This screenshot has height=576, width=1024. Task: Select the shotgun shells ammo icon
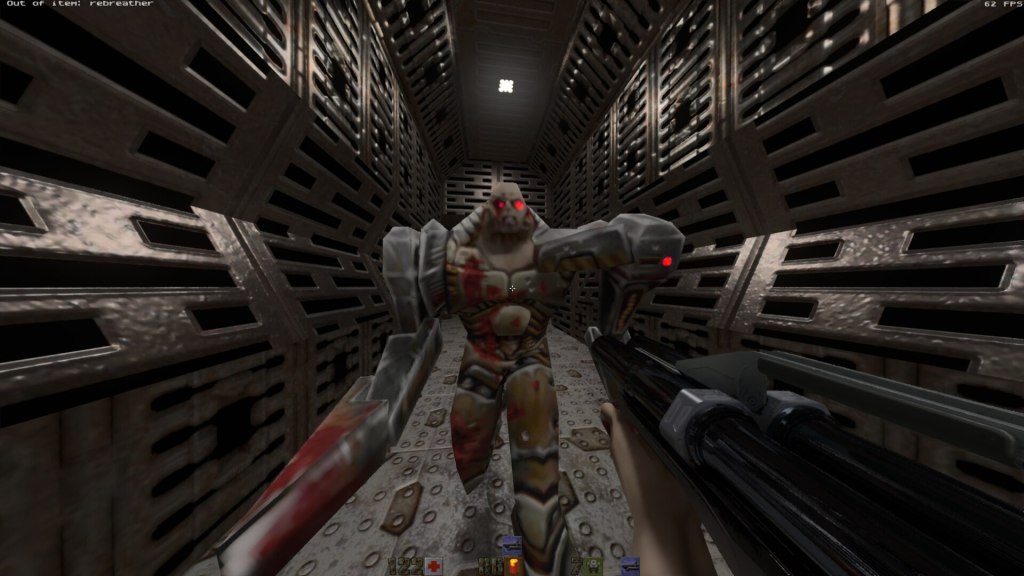[515, 567]
